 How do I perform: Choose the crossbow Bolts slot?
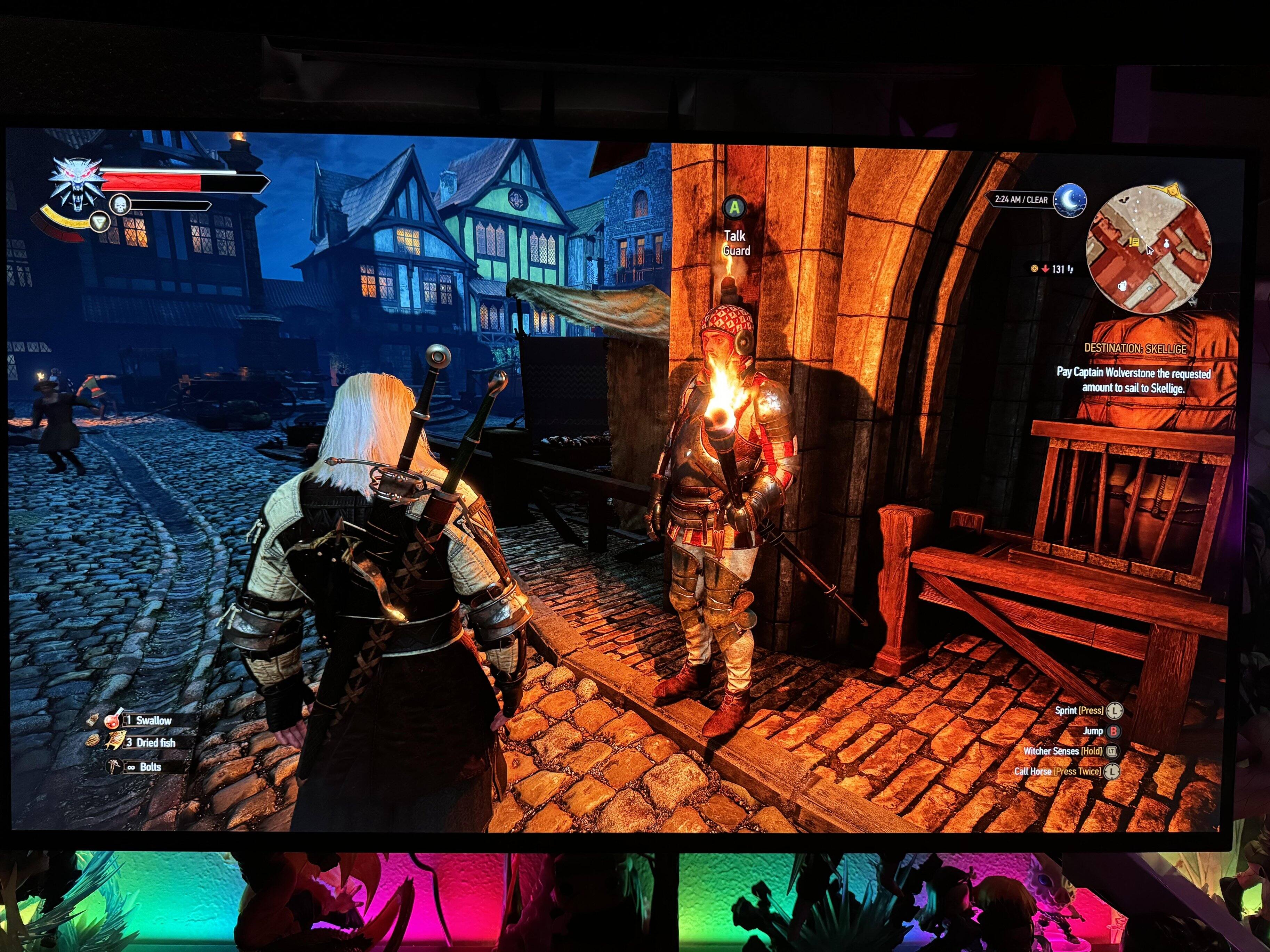click(114, 767)
